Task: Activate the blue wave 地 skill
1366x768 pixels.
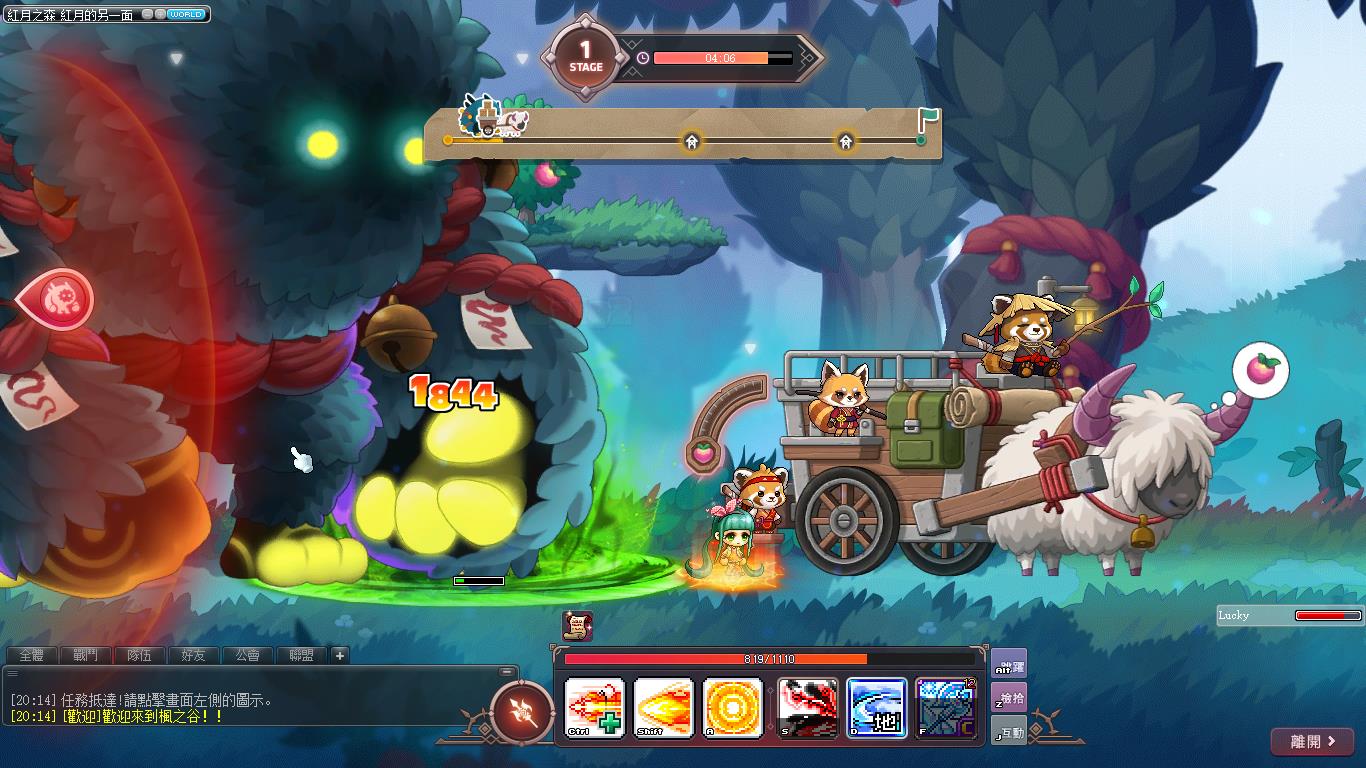Action: click(877, 708)
